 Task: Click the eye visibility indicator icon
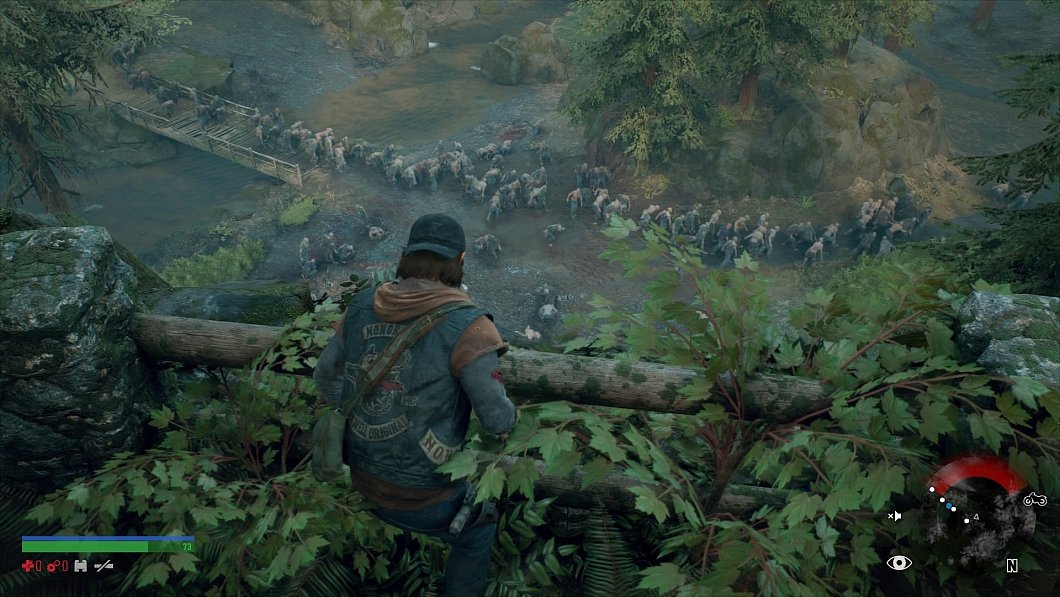[899, 563]
